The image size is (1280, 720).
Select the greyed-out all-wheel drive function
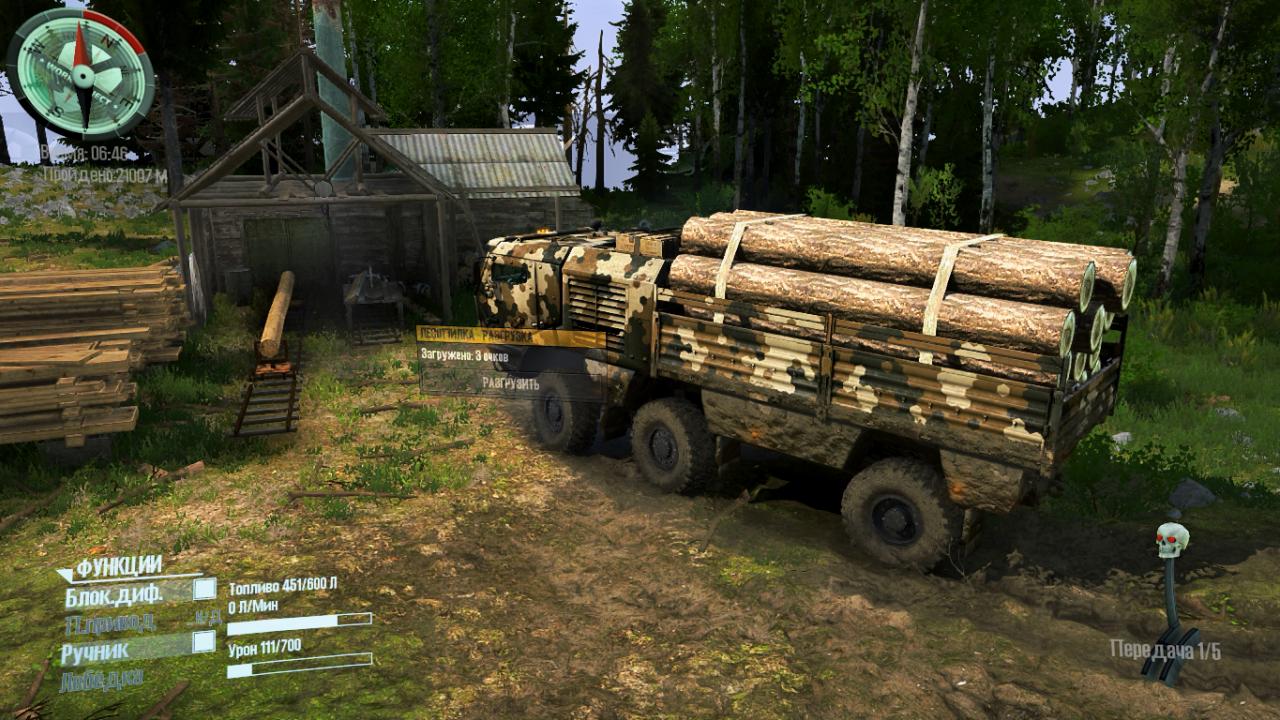[x=110, y=623]
